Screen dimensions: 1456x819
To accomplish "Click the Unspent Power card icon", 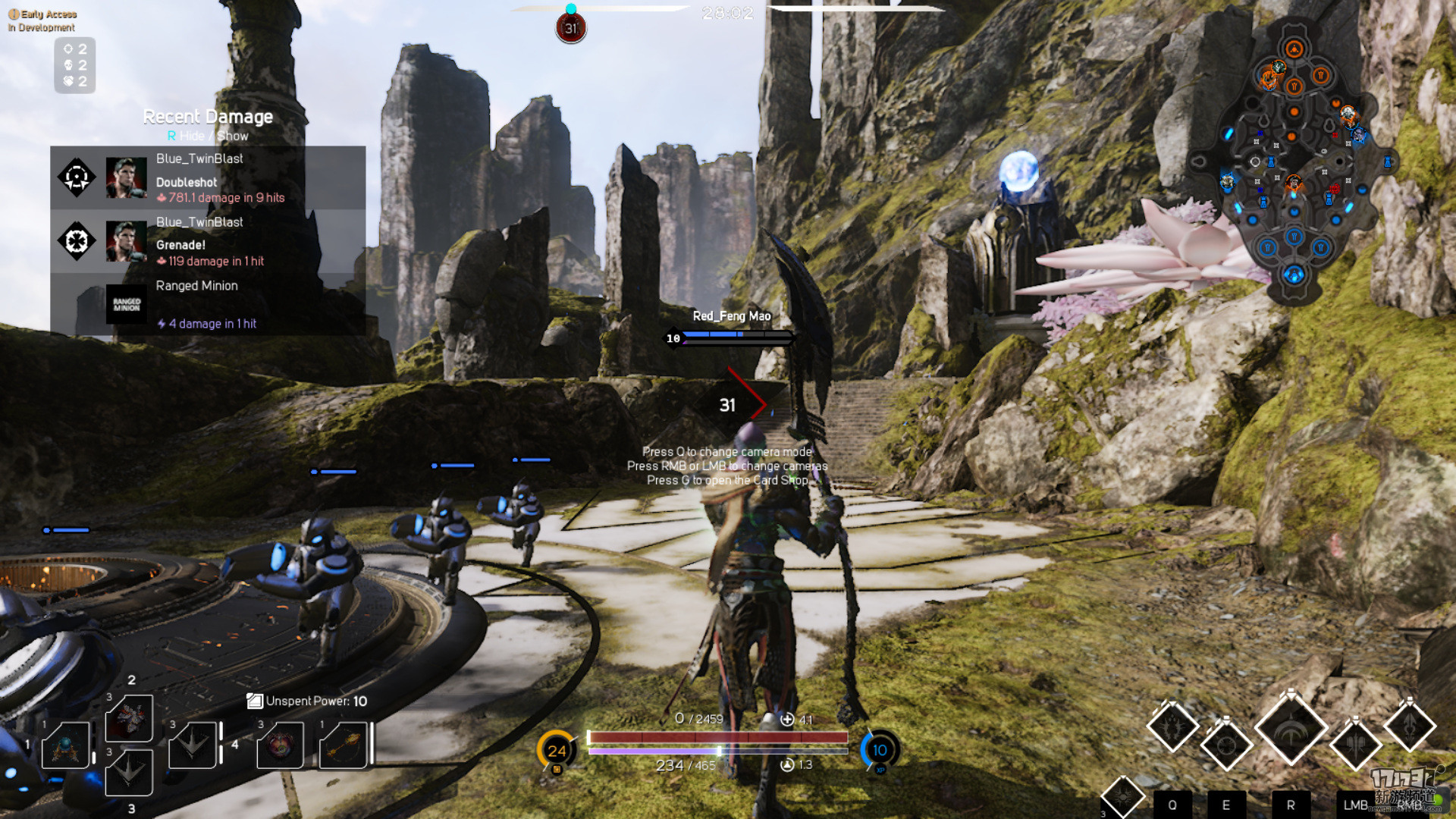I will pyautogui.click(x=254, y=701).
